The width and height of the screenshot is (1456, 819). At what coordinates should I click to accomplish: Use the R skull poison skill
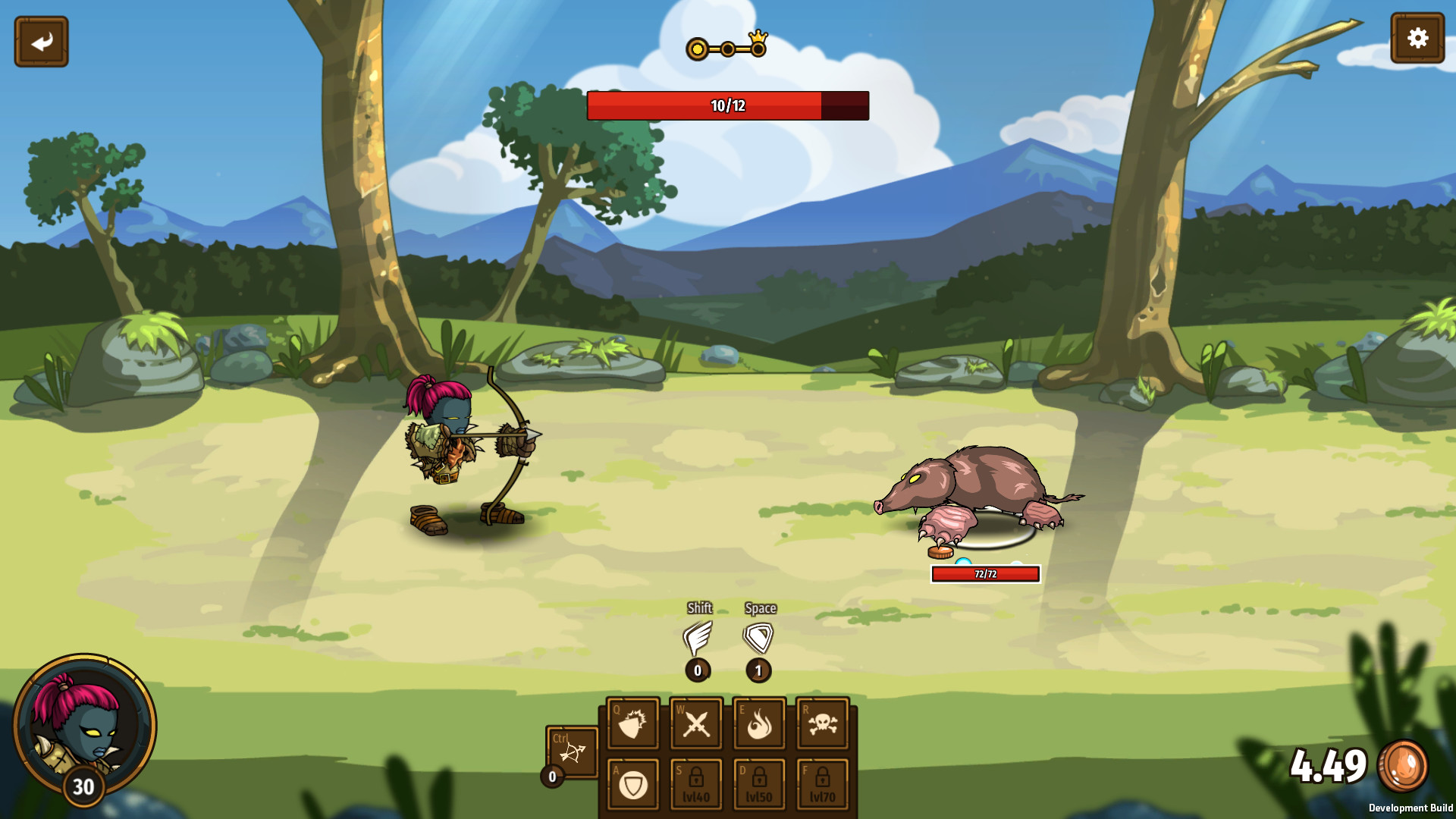pos(821,723)
